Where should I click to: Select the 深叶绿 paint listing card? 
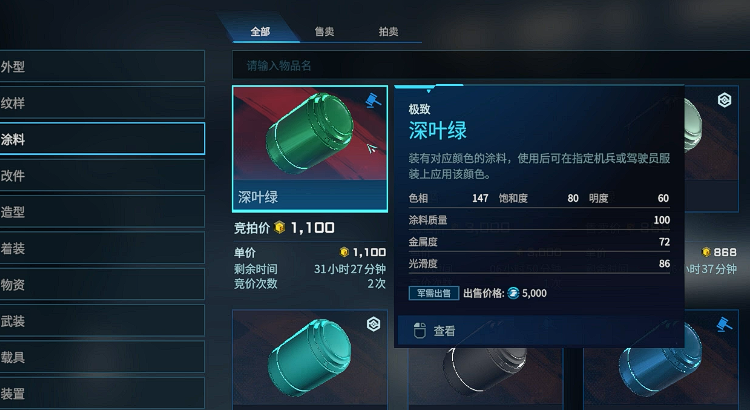tap(309, 147)
